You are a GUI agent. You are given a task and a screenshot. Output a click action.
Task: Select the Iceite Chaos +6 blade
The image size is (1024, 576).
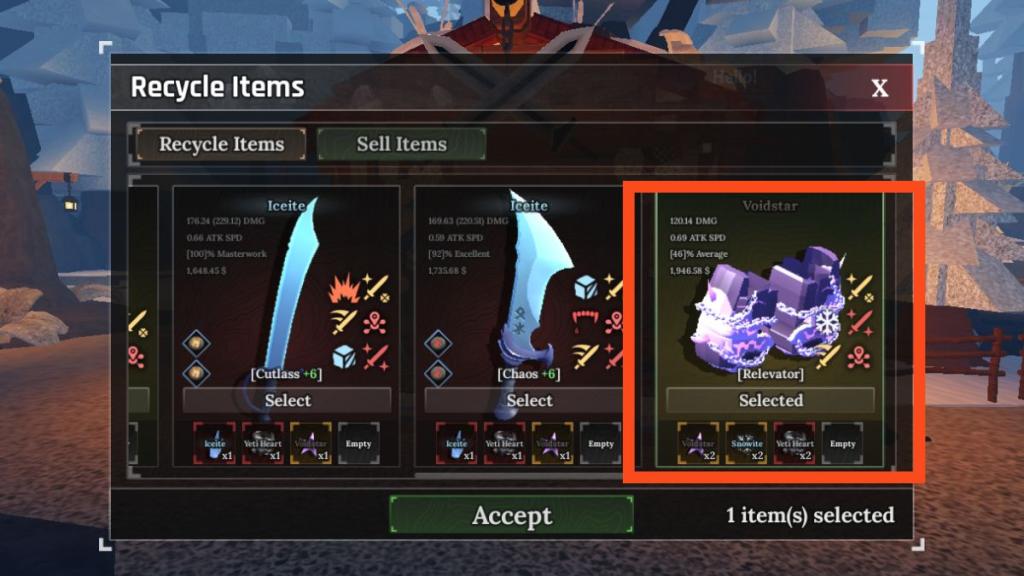coord(529,400)
